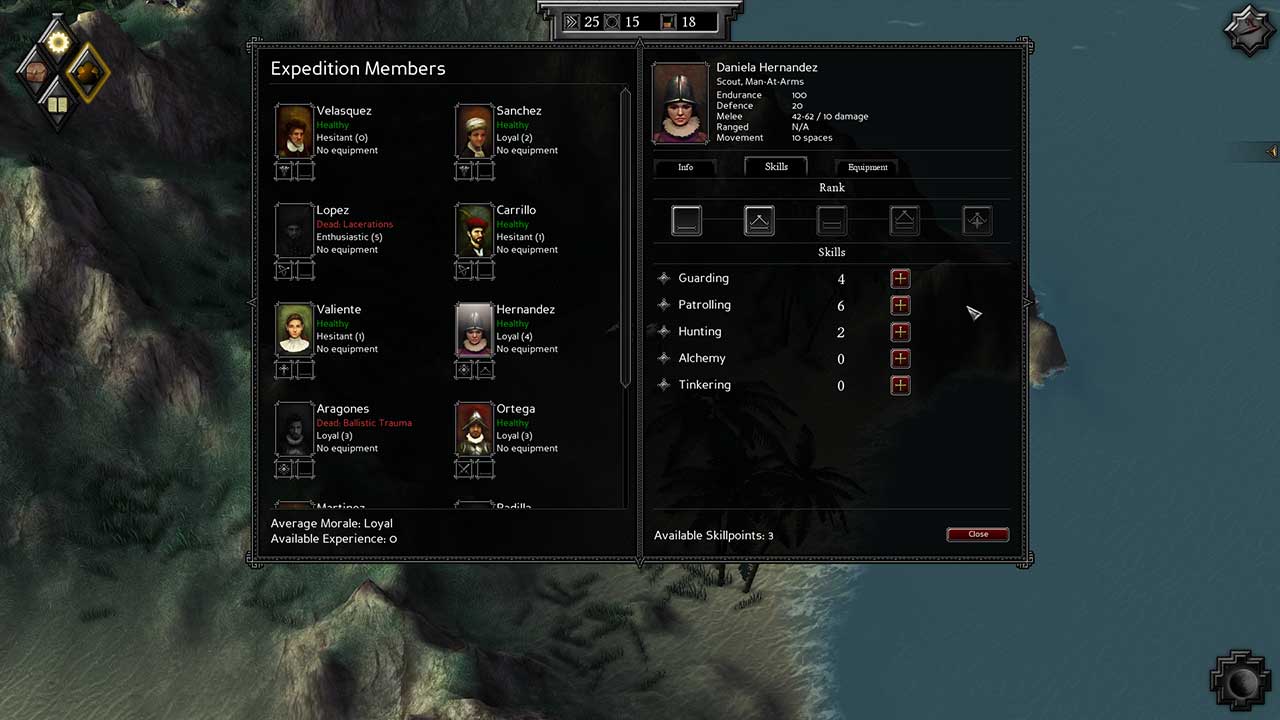
Task: Increase the Patrolling skill
Action: tap(900, 305)
